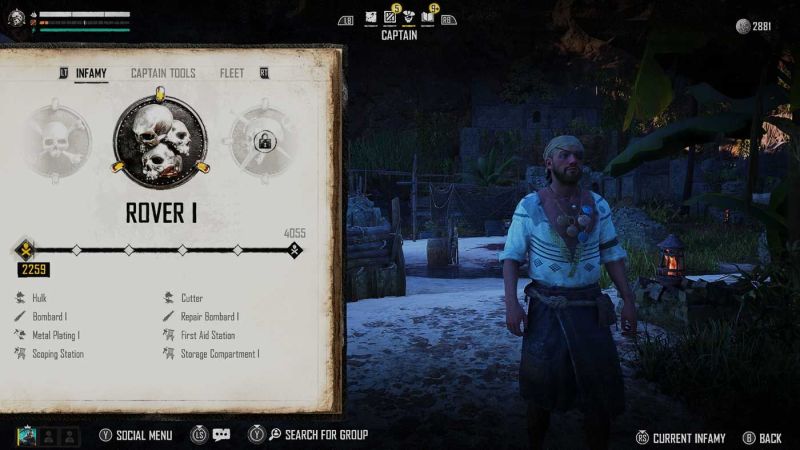Select the locked next rank emblem
This screenshot has width=800, height=450.
pos(264,142)
